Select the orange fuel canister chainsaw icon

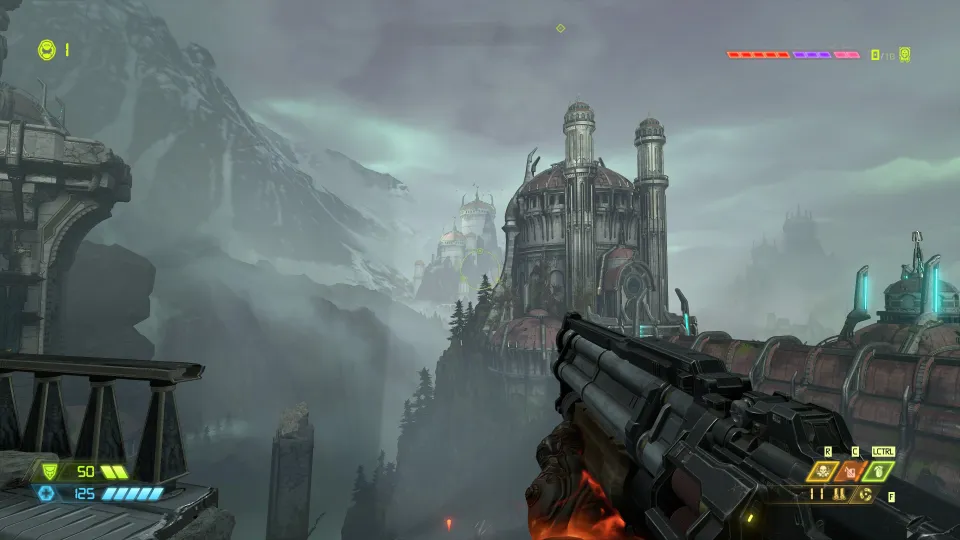point(851,471)
